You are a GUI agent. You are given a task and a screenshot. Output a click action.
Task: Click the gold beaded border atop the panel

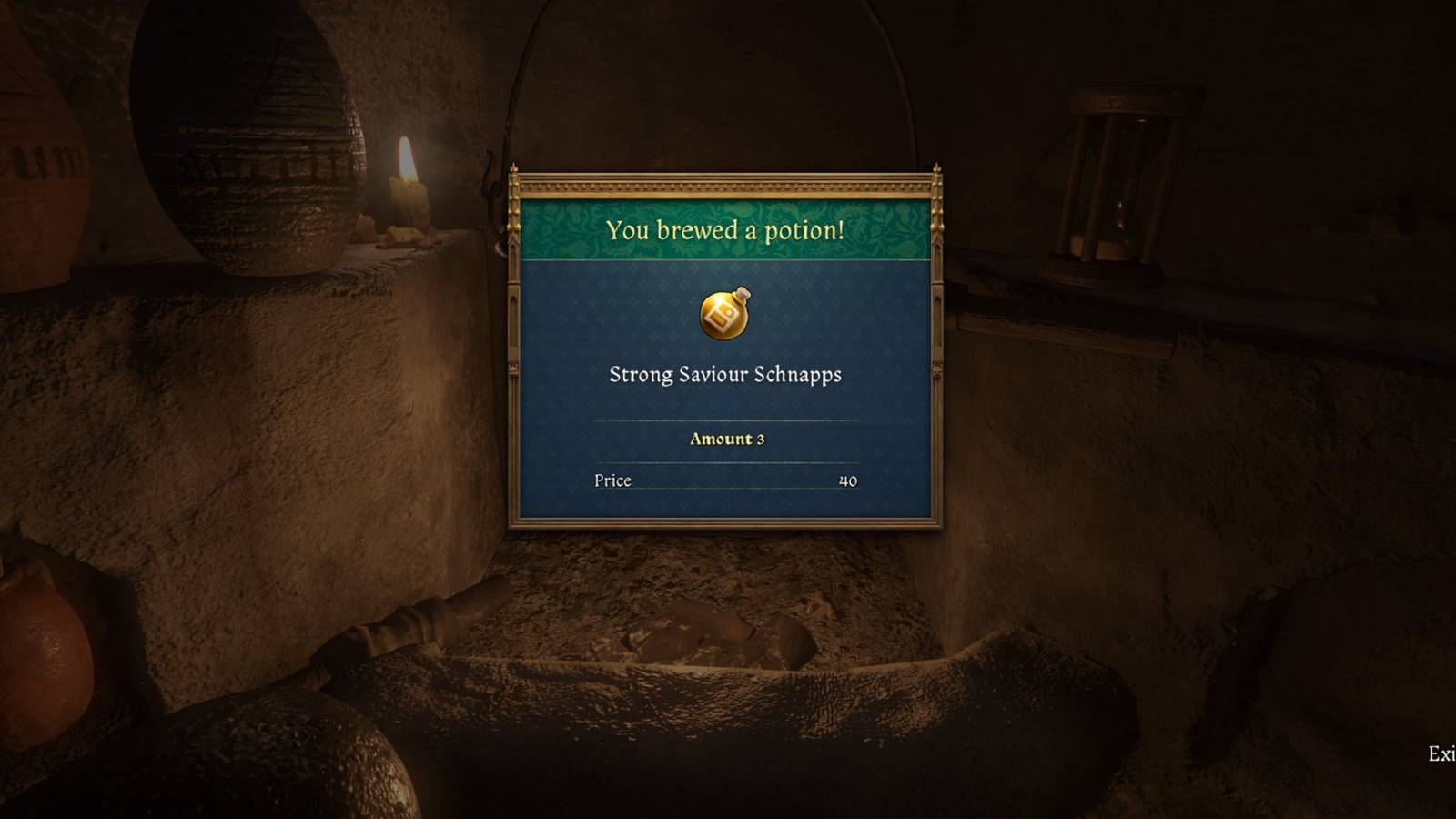725,187
